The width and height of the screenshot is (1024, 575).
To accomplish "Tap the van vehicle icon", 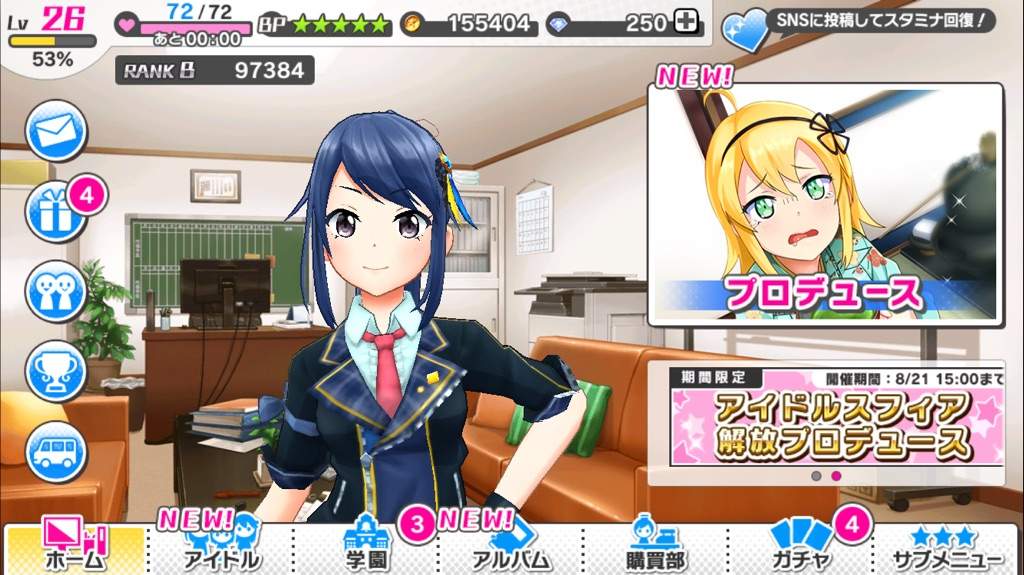I will coord(56,451).
